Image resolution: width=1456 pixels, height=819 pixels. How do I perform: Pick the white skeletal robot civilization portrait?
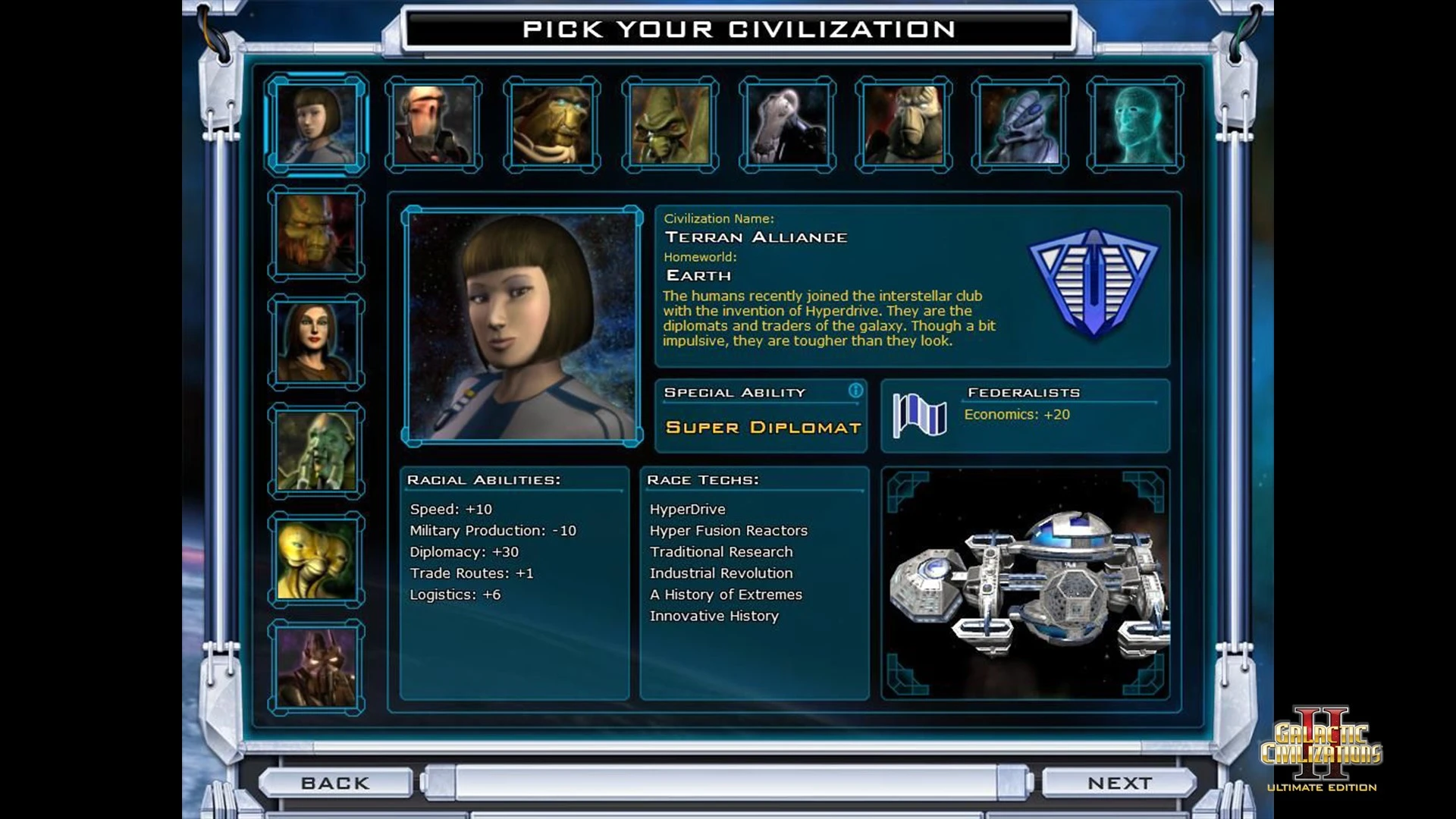click(x=787, y=124)
